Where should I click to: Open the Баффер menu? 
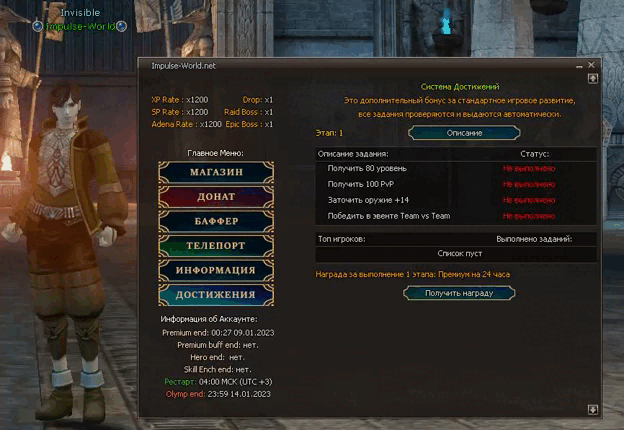pos(216,221)
